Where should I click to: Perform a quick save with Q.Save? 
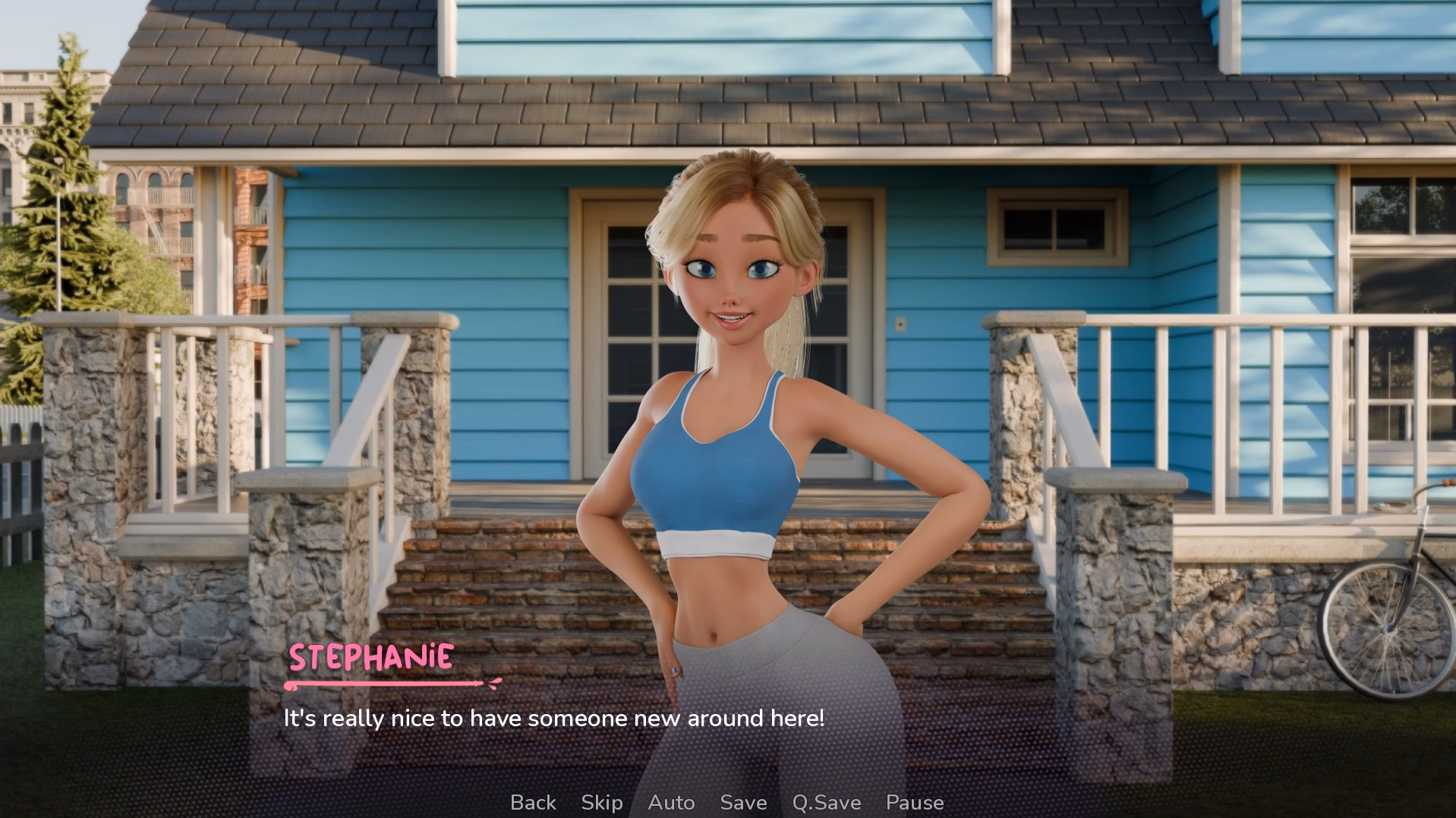tap(825, 802)
